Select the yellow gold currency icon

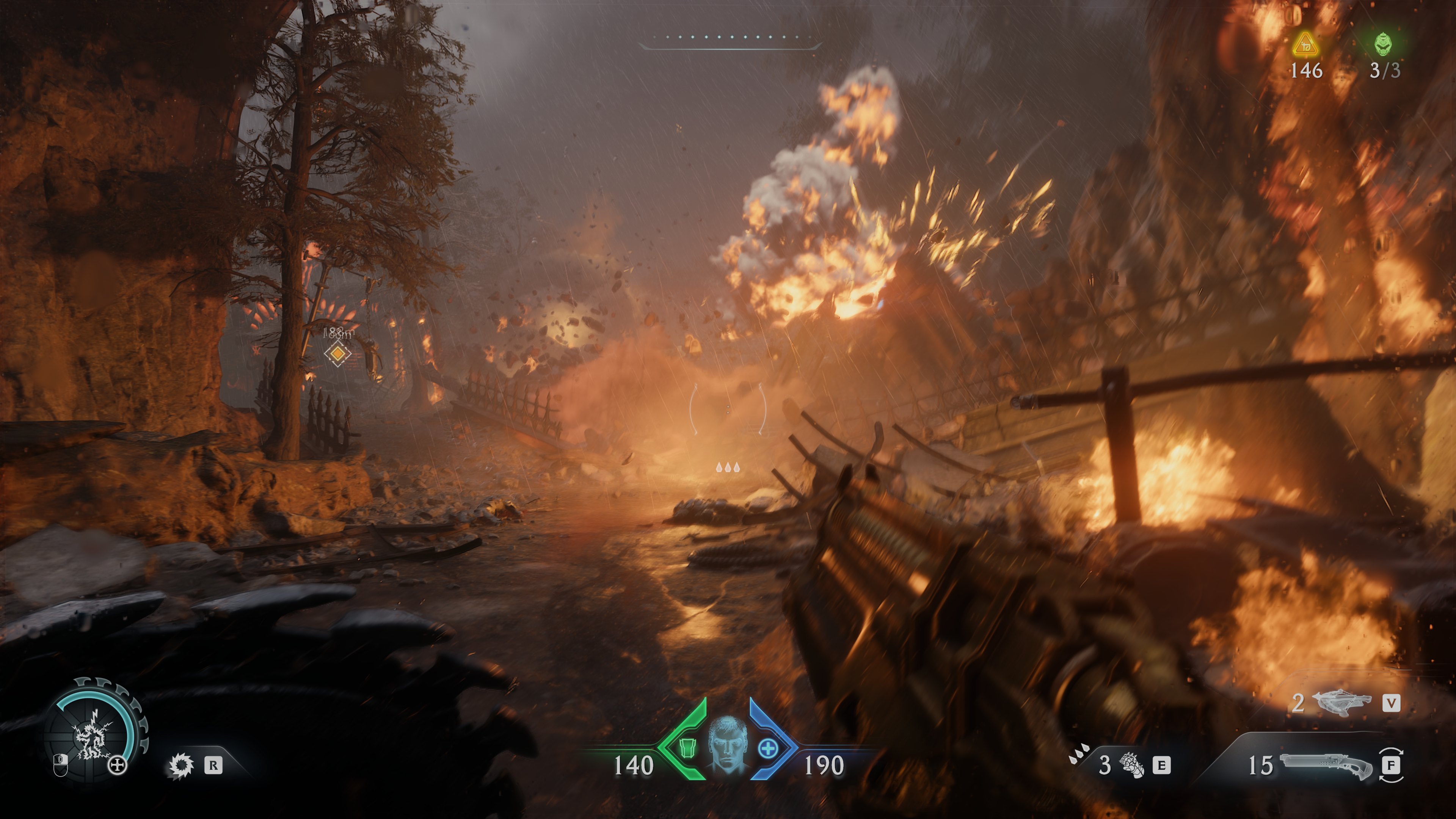(1305, 45)
